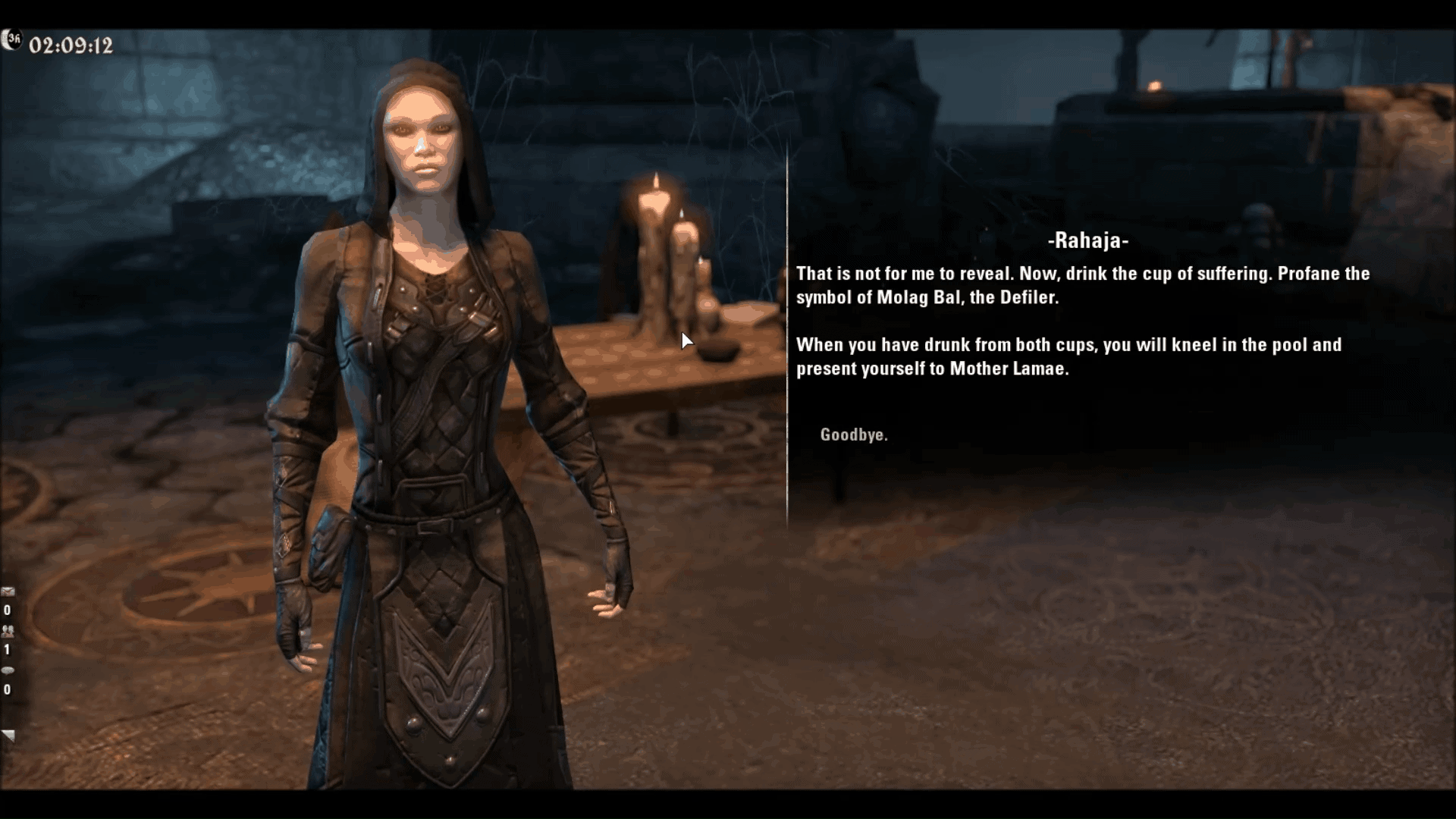Click the triangular corner arrow below chat icons
The width and height of the screenshot is (1456, 819).
(x=8, y=736)
